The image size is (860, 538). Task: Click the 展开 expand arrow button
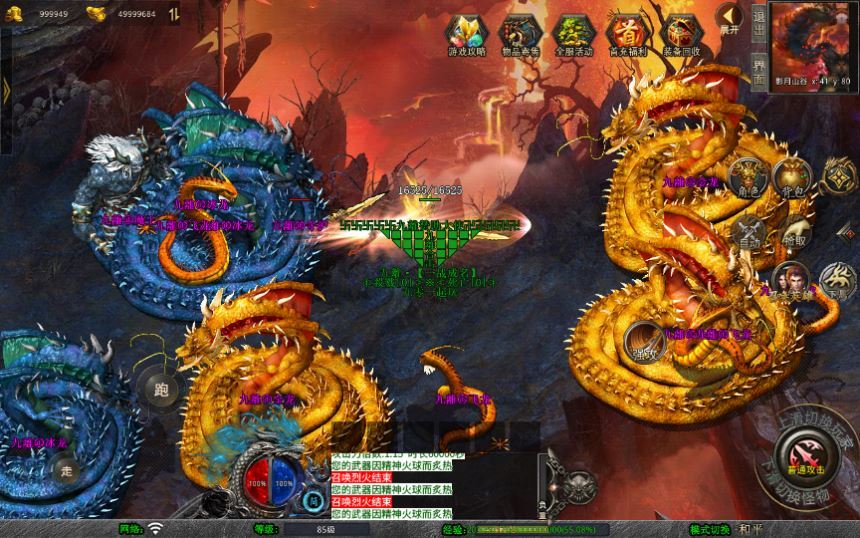[x=731, y=17]
